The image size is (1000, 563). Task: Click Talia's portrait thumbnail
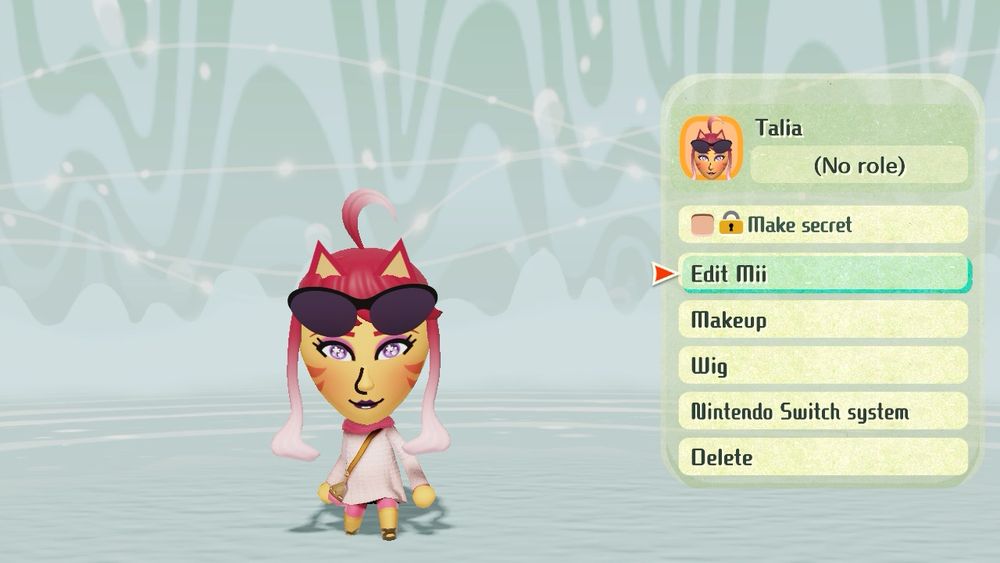point(711,149)
